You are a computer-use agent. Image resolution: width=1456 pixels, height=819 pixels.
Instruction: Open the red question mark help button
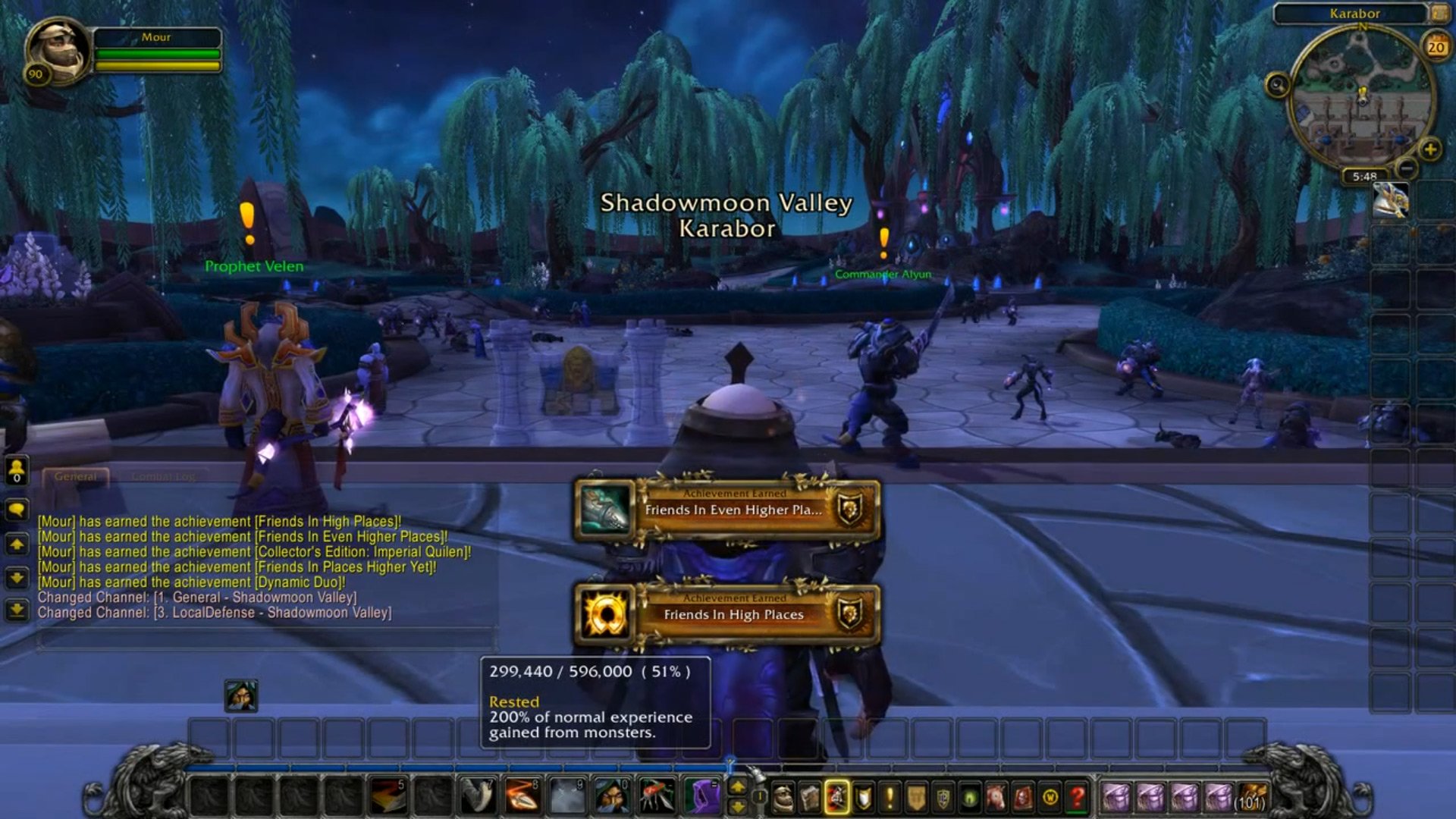coord(1077,797)
